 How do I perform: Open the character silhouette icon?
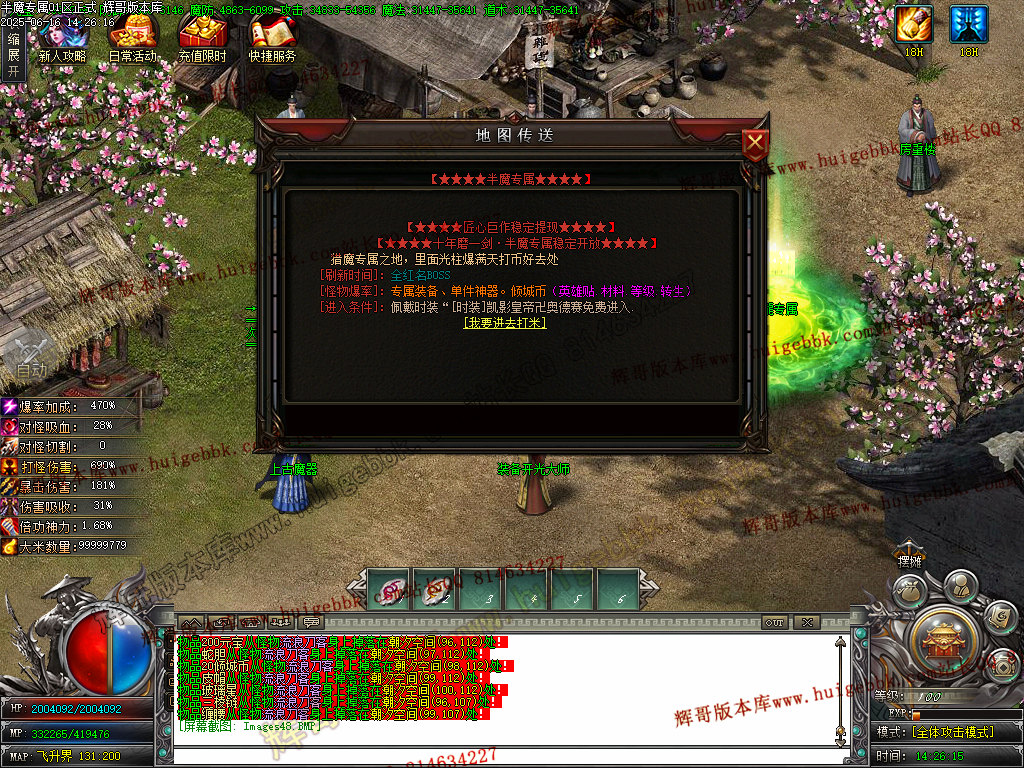[960, 584]
